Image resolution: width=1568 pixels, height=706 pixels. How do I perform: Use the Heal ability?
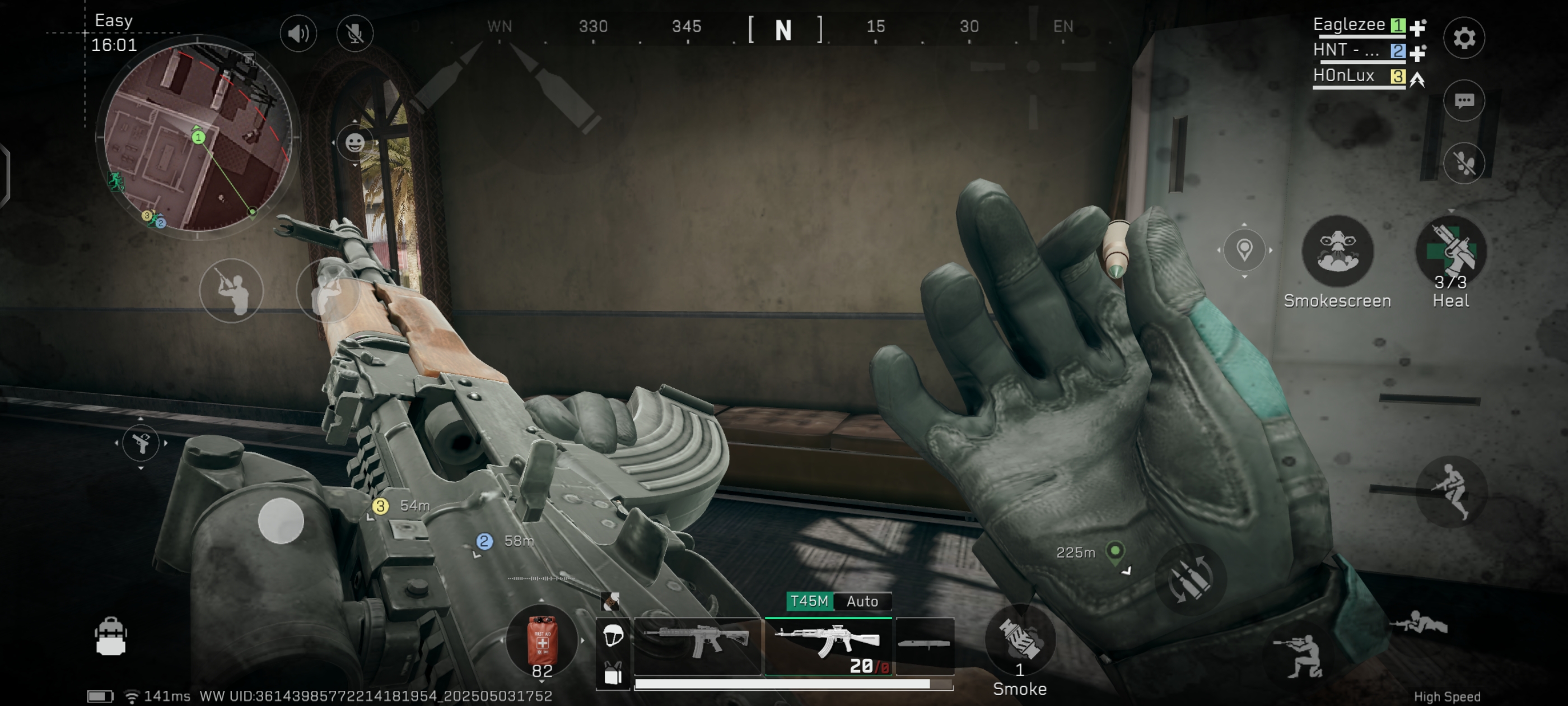[x=1451, y=251]
